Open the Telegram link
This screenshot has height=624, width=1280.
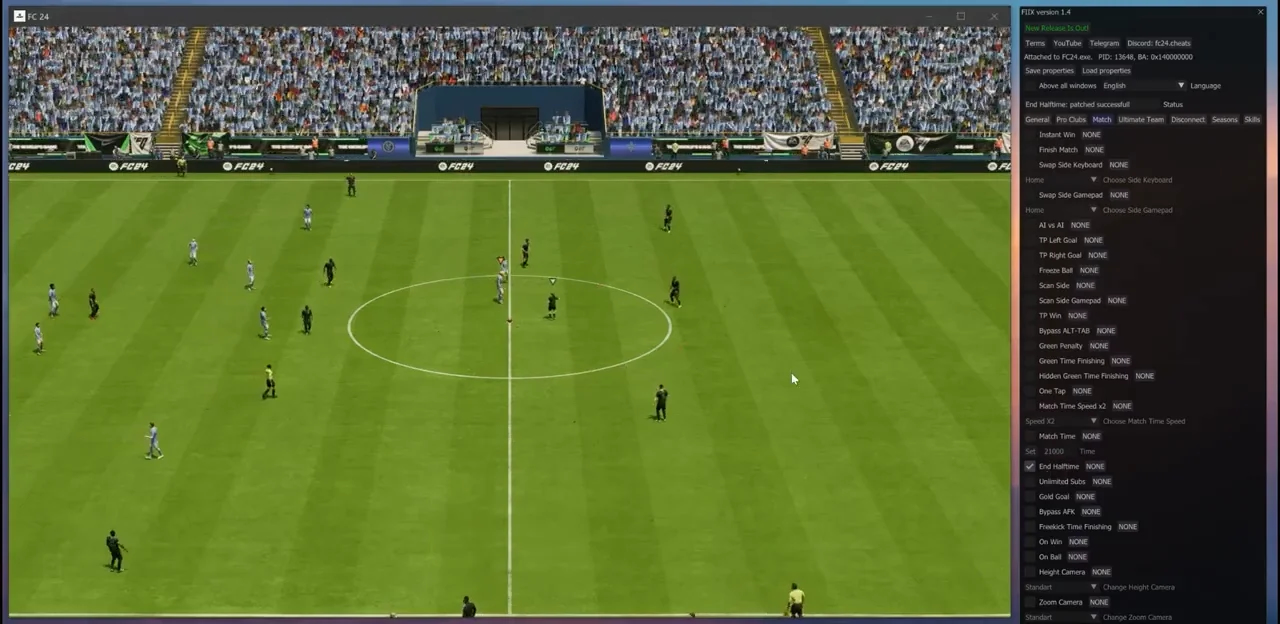click(1104, 43)
